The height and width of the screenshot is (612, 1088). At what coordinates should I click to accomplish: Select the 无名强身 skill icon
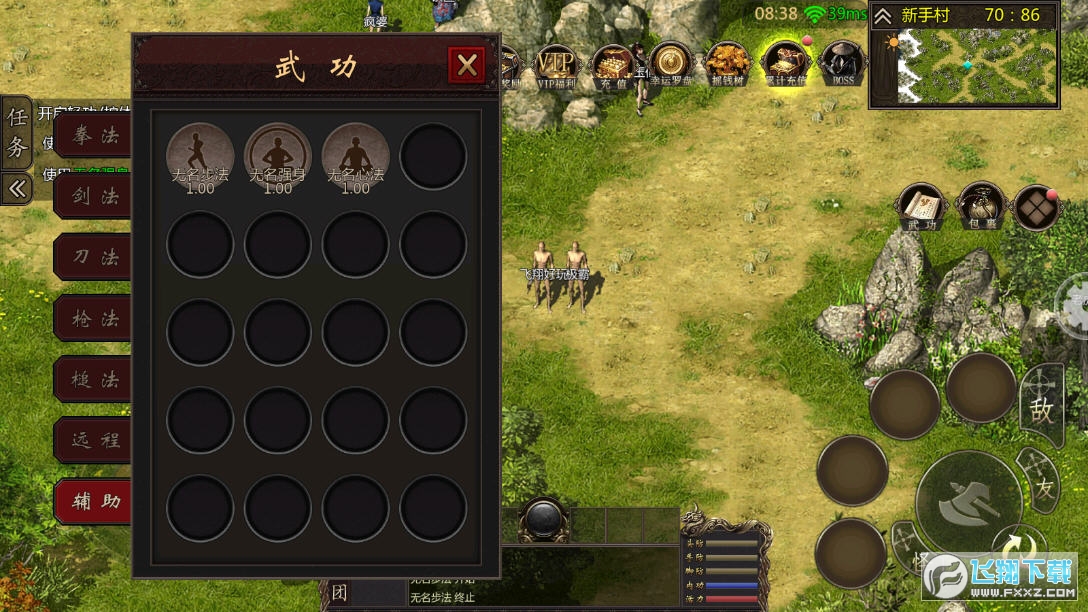click(x=278, y=156)
